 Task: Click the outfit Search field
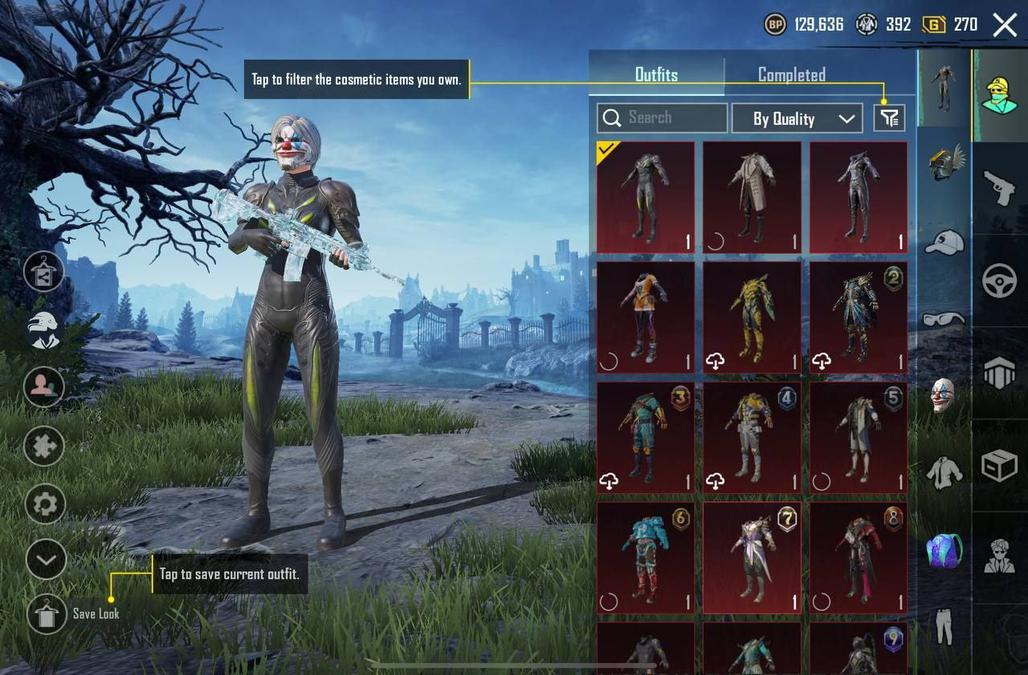(662, 118)
